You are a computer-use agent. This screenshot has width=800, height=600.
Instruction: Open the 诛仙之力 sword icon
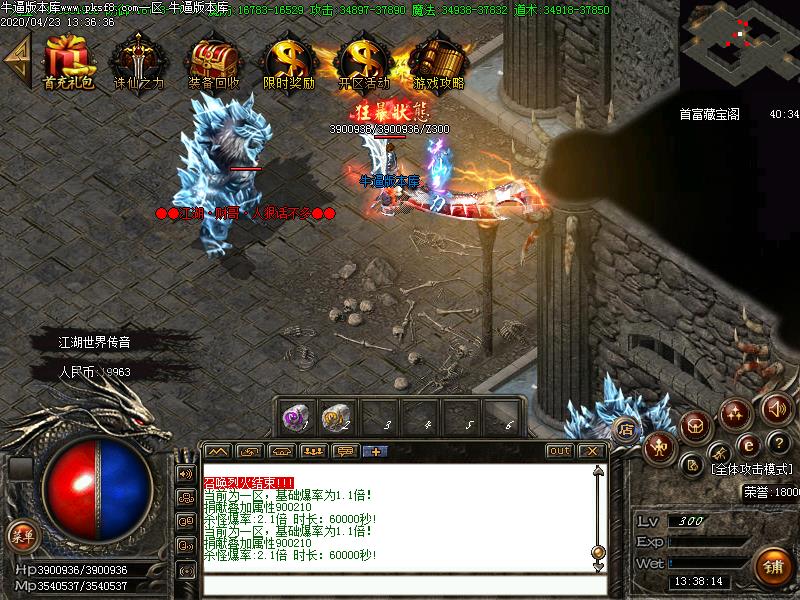click(138, 58)
